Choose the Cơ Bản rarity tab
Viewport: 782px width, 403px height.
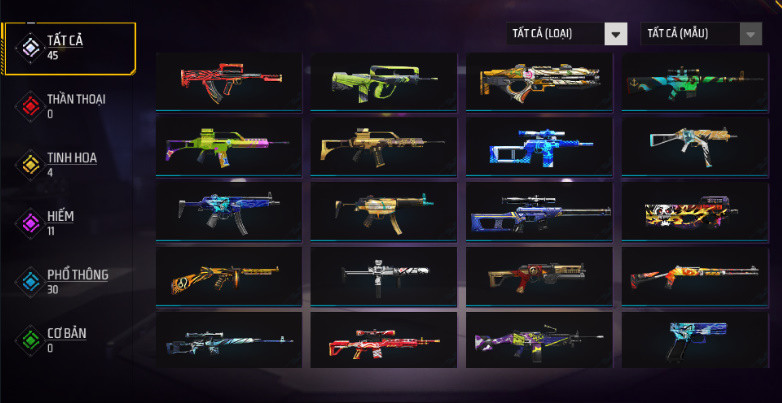point(65,338)
